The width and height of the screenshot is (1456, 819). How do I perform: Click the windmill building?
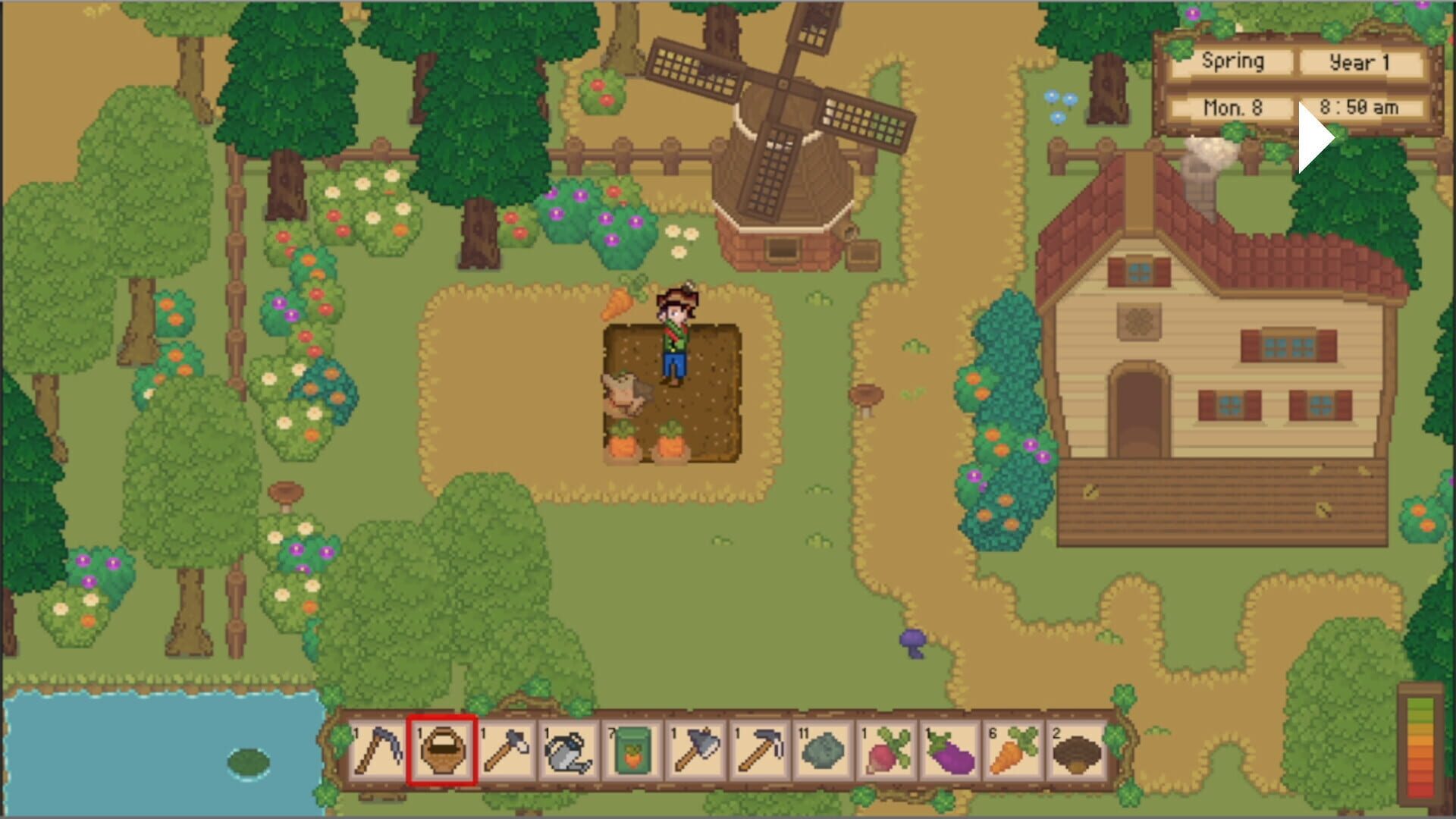pos(781,167)
